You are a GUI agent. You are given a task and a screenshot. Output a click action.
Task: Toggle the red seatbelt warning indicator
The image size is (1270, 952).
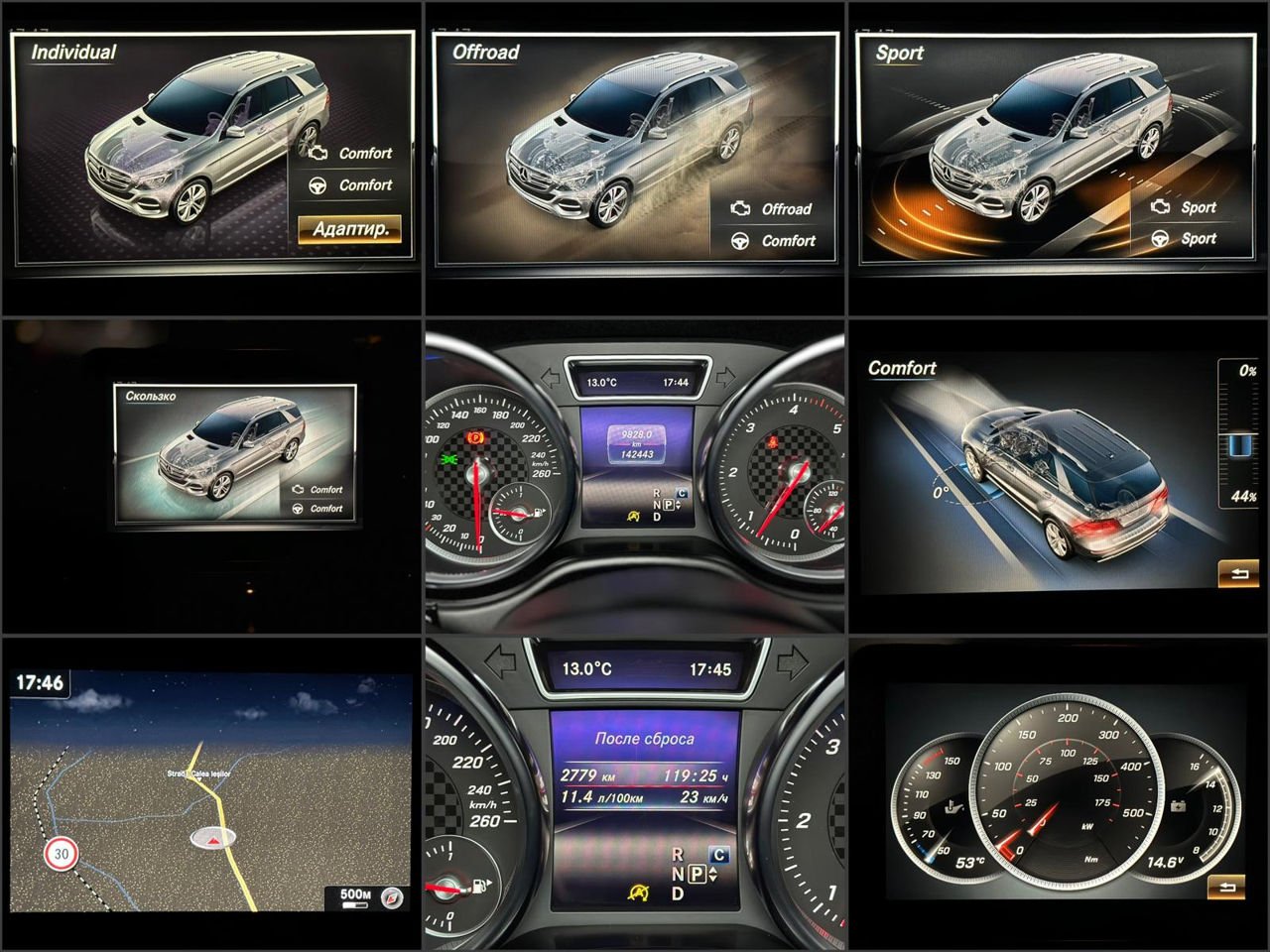pyautogui.click(x=773, y=443)
